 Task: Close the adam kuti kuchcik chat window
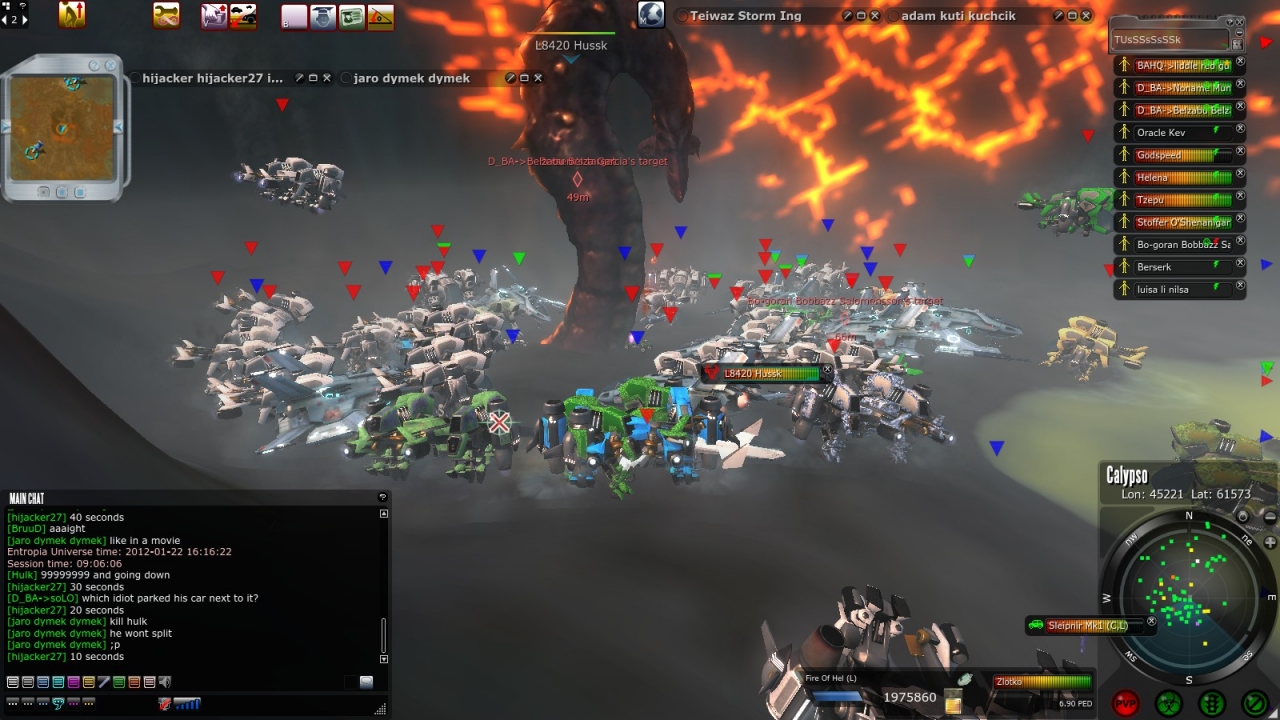[1086, 16]
